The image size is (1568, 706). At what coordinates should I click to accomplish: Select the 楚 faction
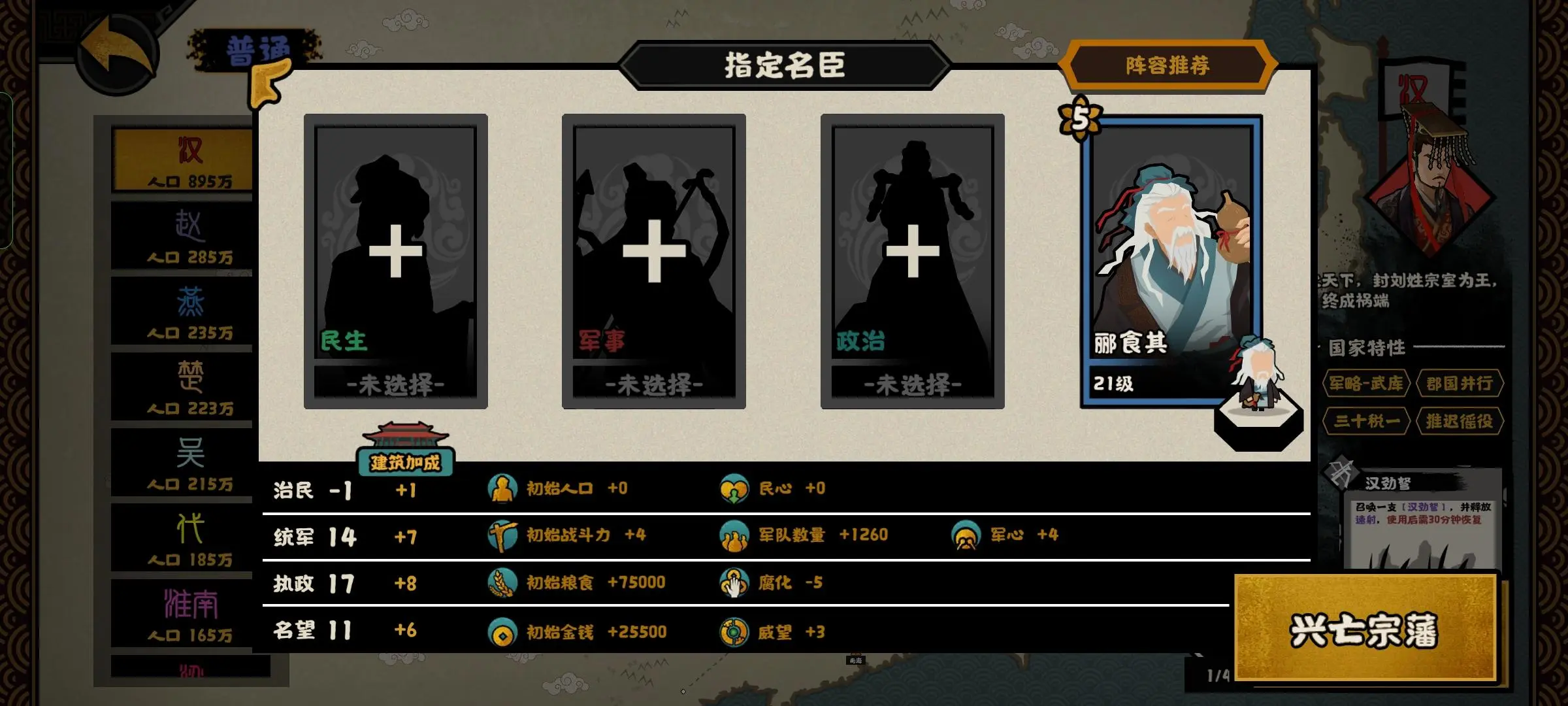coord(181,388)
